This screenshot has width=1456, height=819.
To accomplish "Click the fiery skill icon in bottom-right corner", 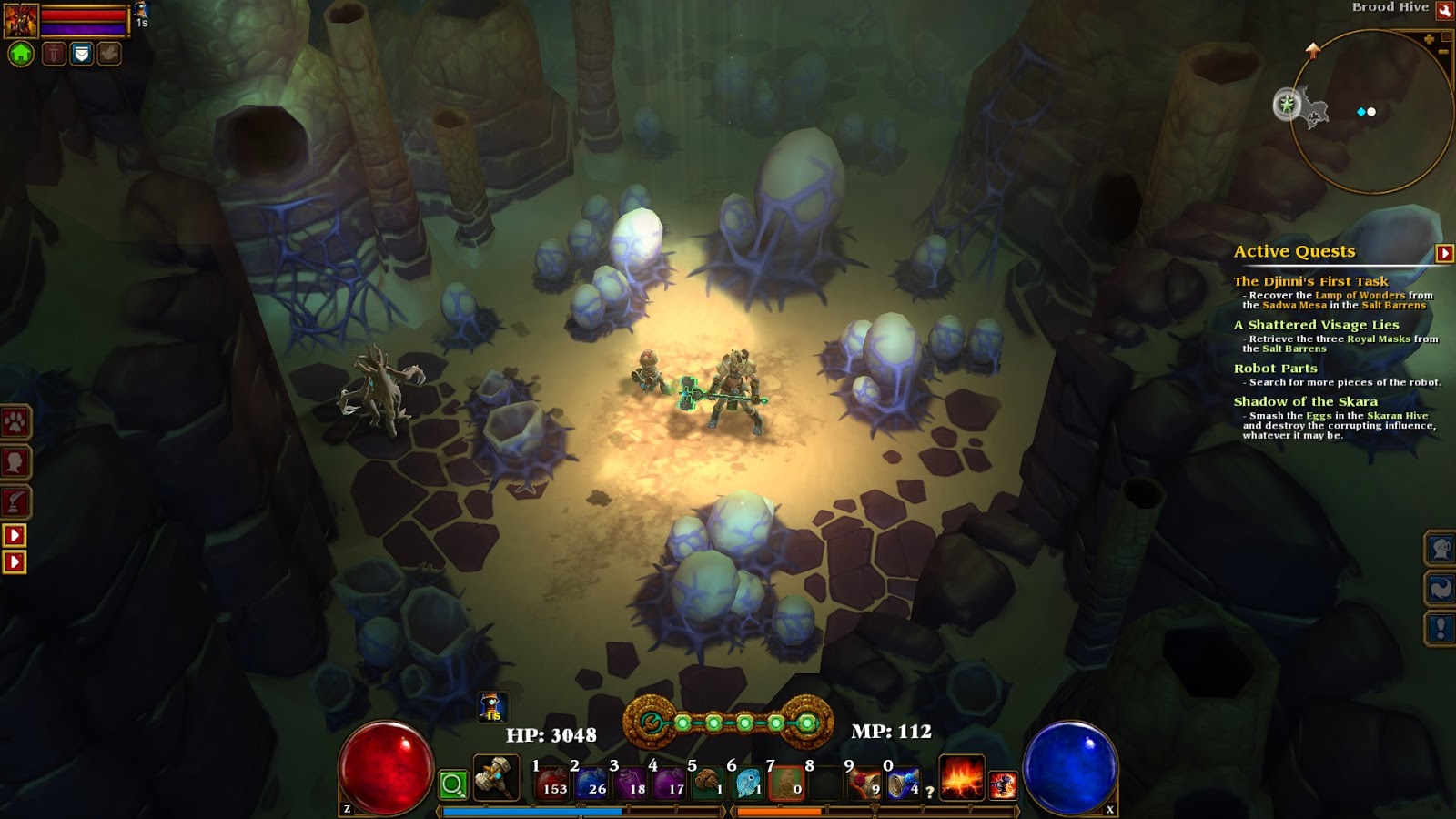I will tap(1003, 784).
